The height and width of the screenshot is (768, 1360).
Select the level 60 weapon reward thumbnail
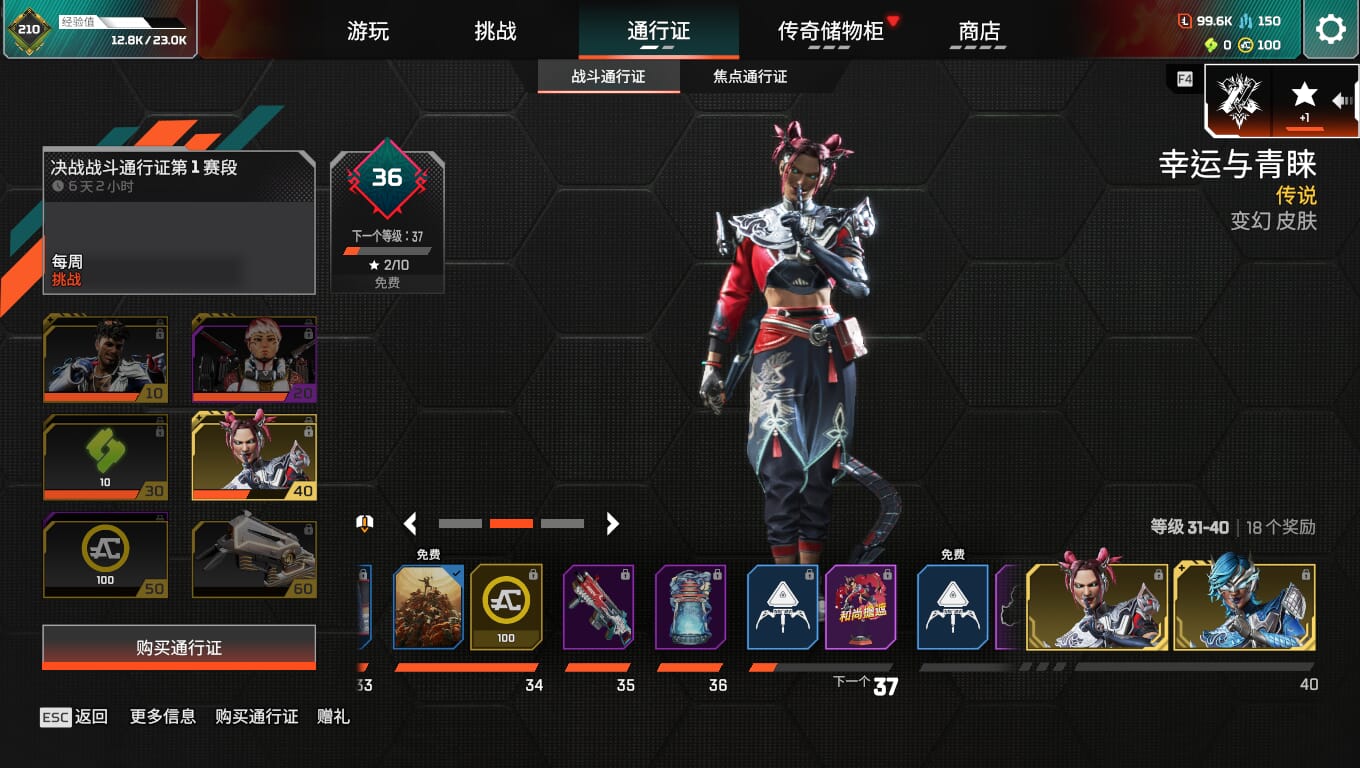pyautogui.click(x=254, y=555)
